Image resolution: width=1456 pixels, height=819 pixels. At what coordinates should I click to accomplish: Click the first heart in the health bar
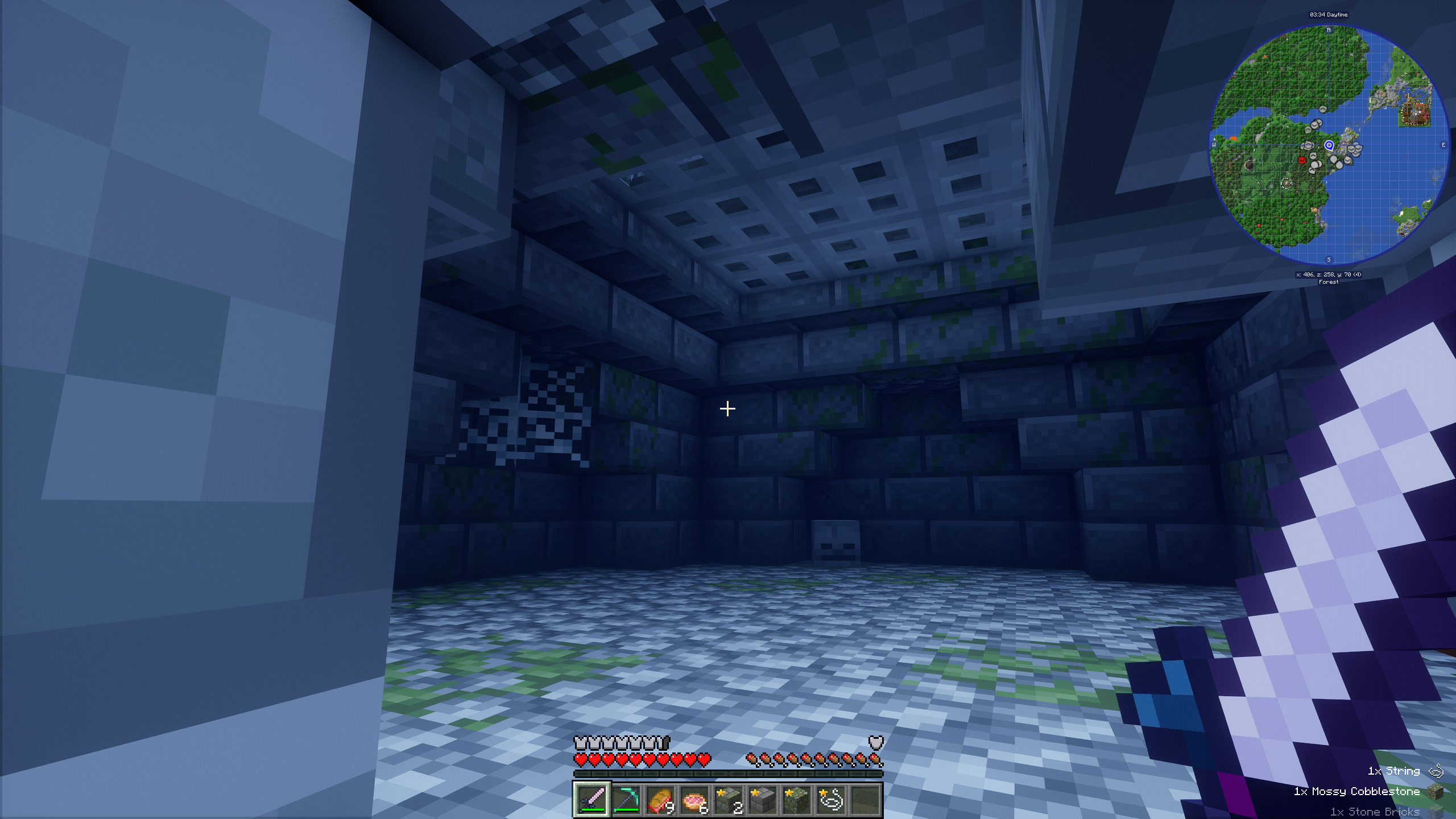point(581,760)
